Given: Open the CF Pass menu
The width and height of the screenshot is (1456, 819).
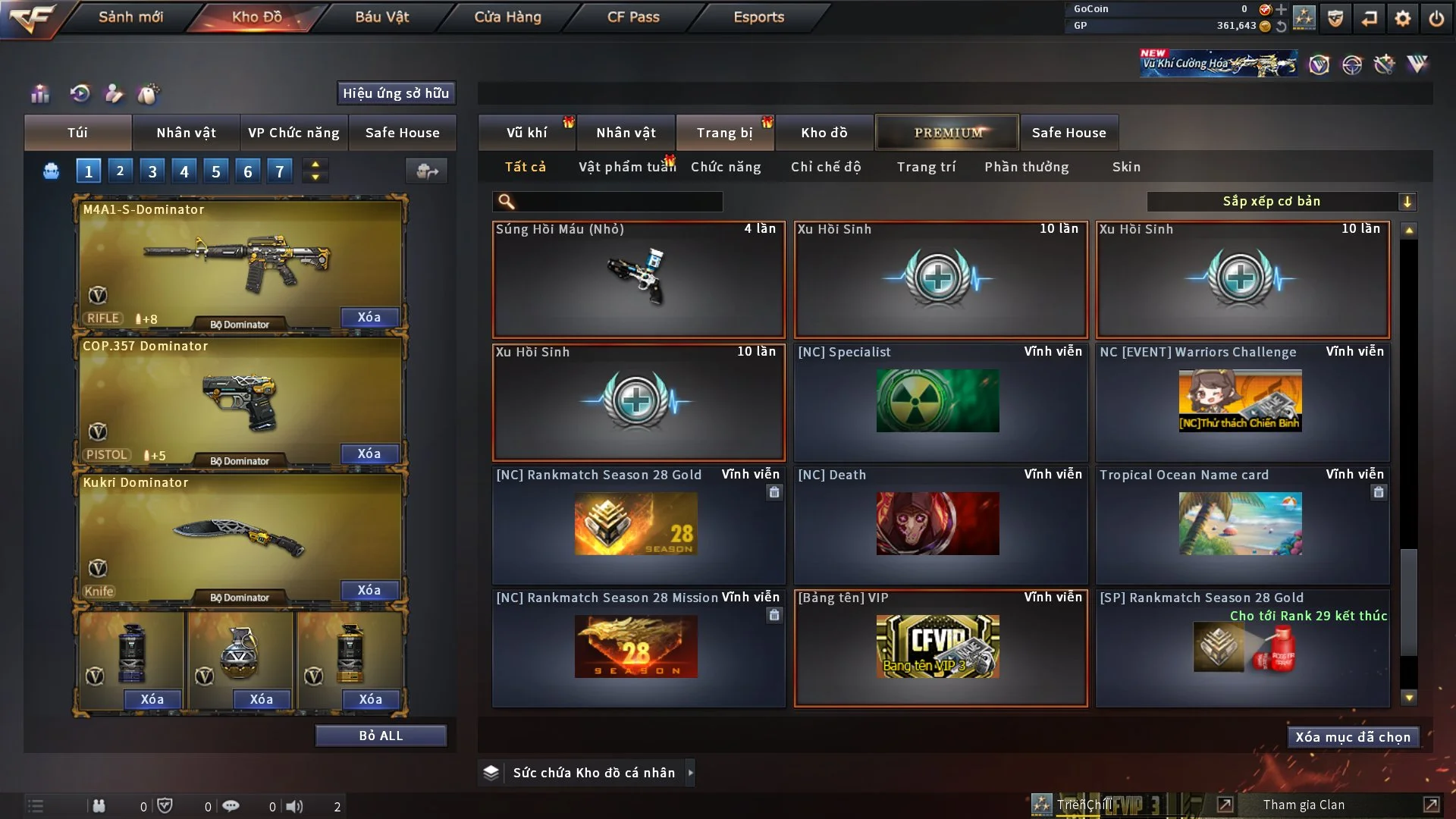Looking at the screenshot, I should 633,17.
